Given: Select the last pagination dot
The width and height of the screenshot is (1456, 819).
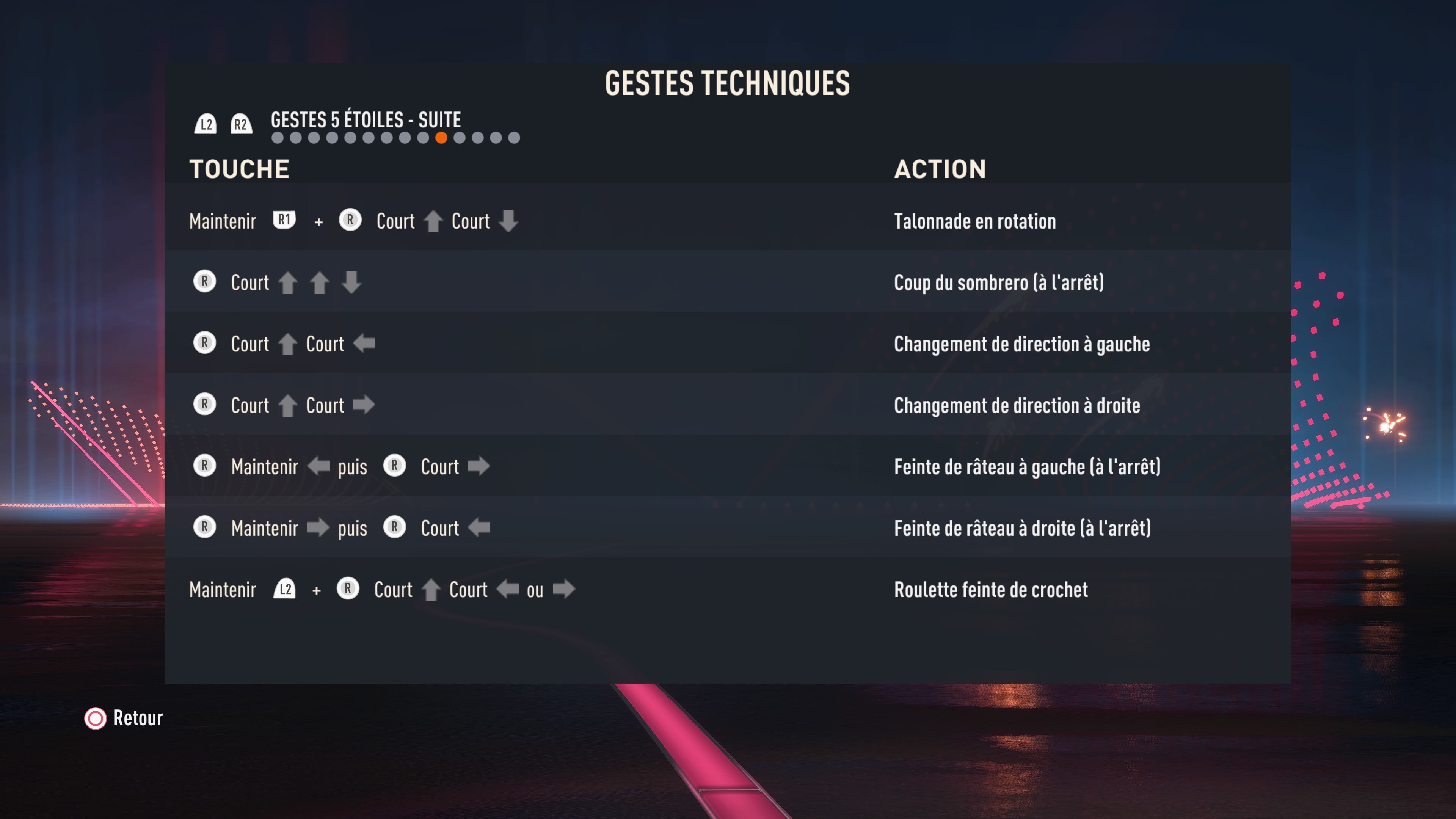Looking at the screenshot, I should point(515,137).
